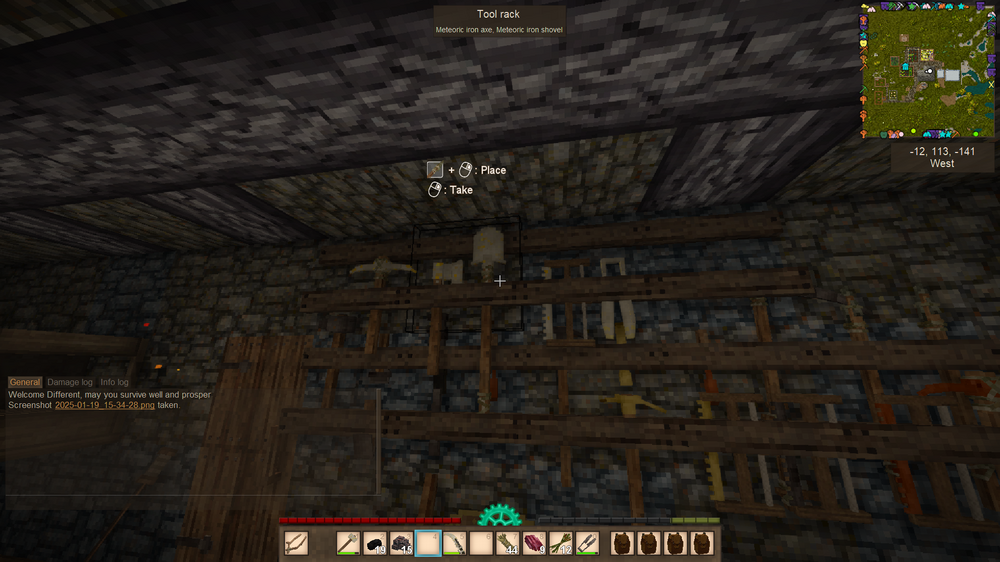Choose the black charcoal stack of 19
1000x562 pixels.
[x=375, y=544]
